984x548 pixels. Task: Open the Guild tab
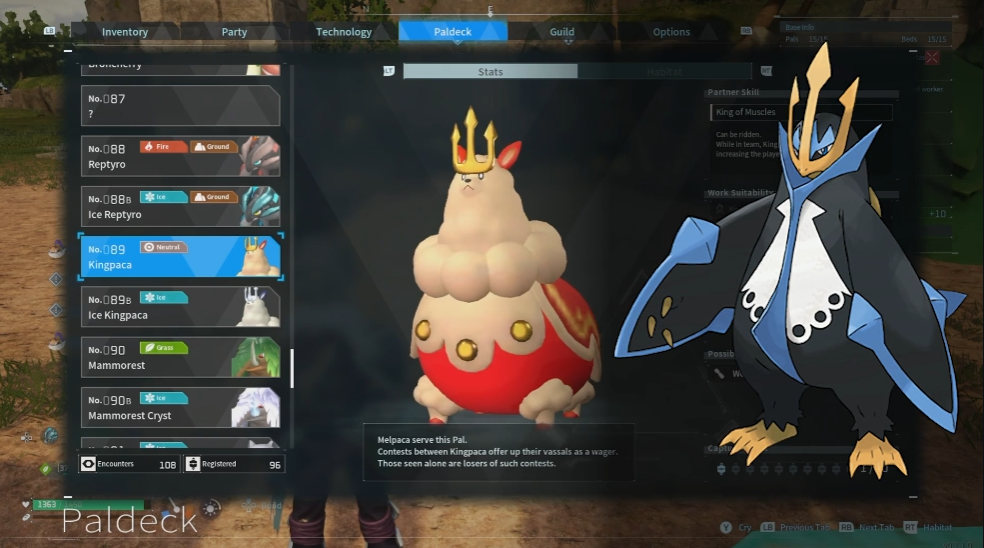click(562, 32)
